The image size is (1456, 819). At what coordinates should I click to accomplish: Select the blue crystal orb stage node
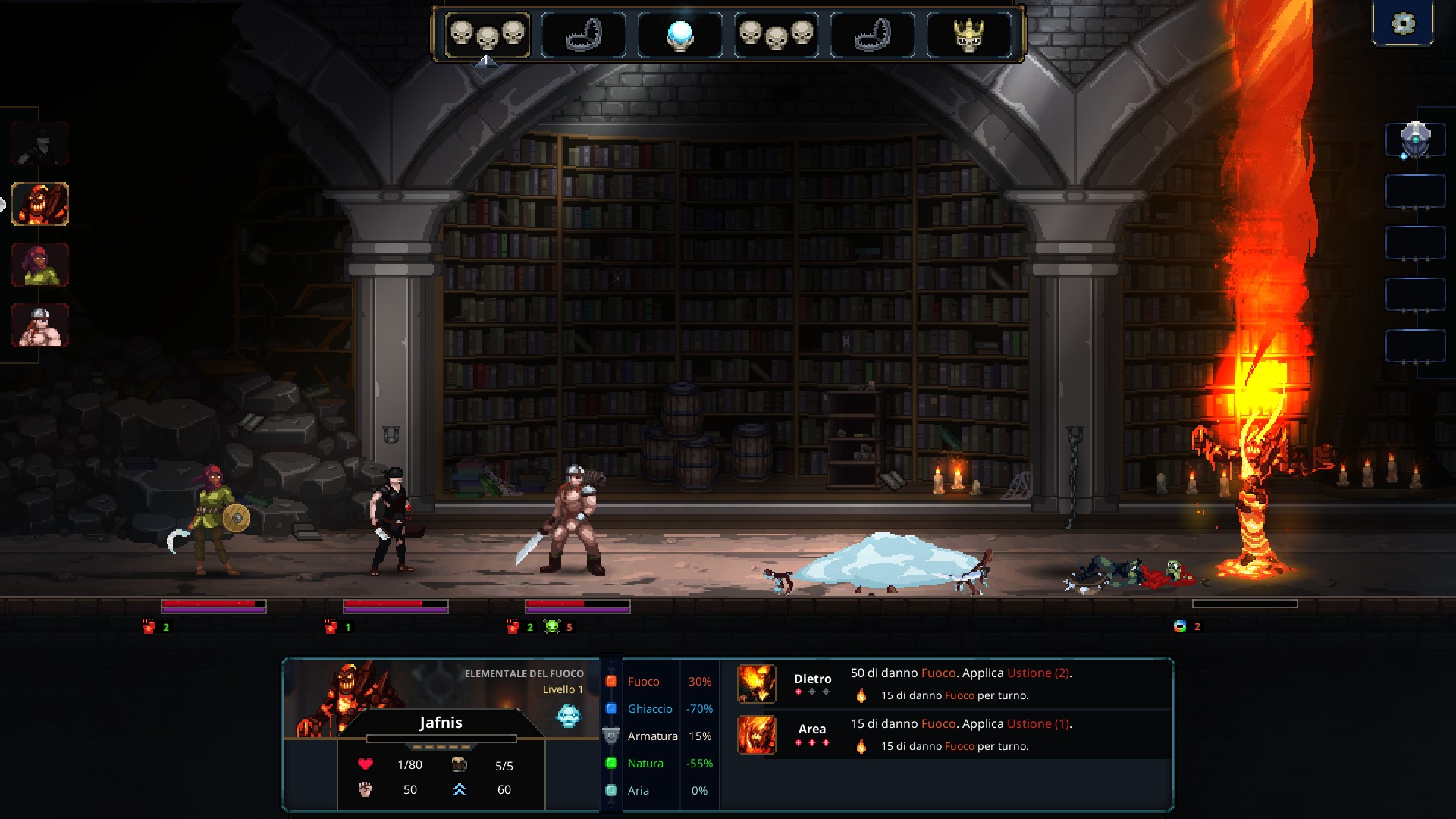pyautogui.click(x=679, y=35)
